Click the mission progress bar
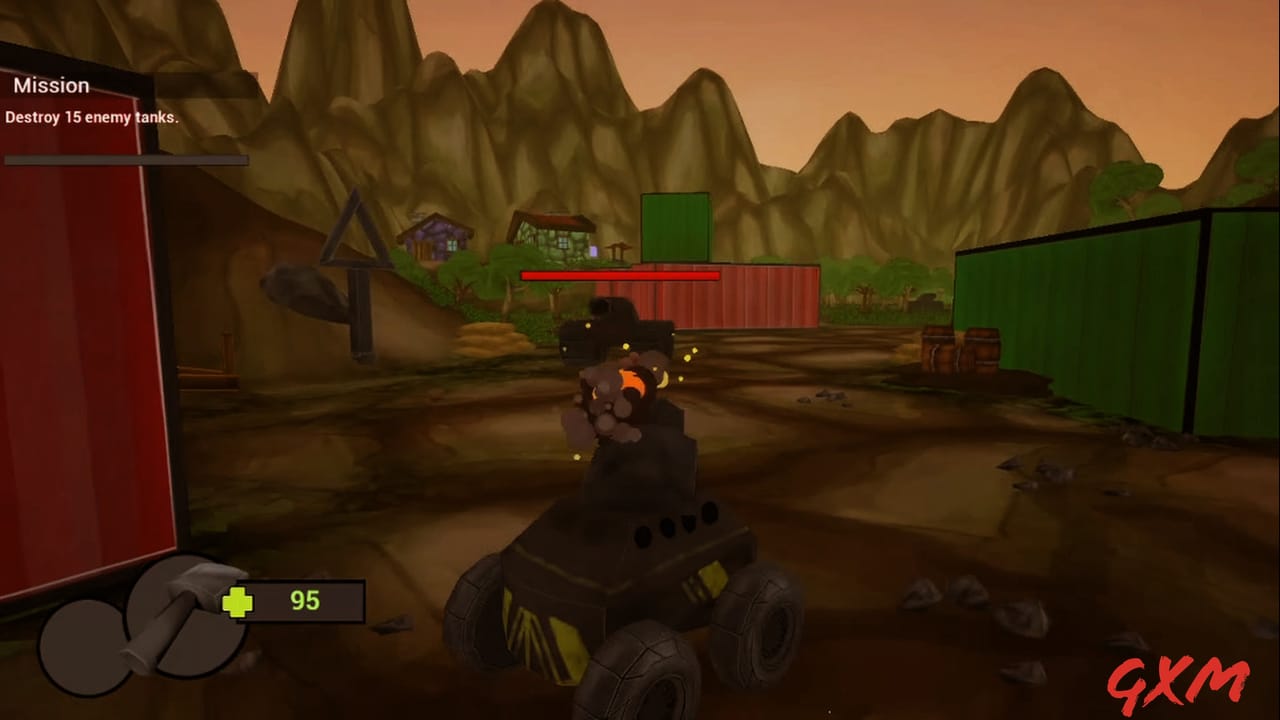1280x720 pixels. click(x=125, y=159)
